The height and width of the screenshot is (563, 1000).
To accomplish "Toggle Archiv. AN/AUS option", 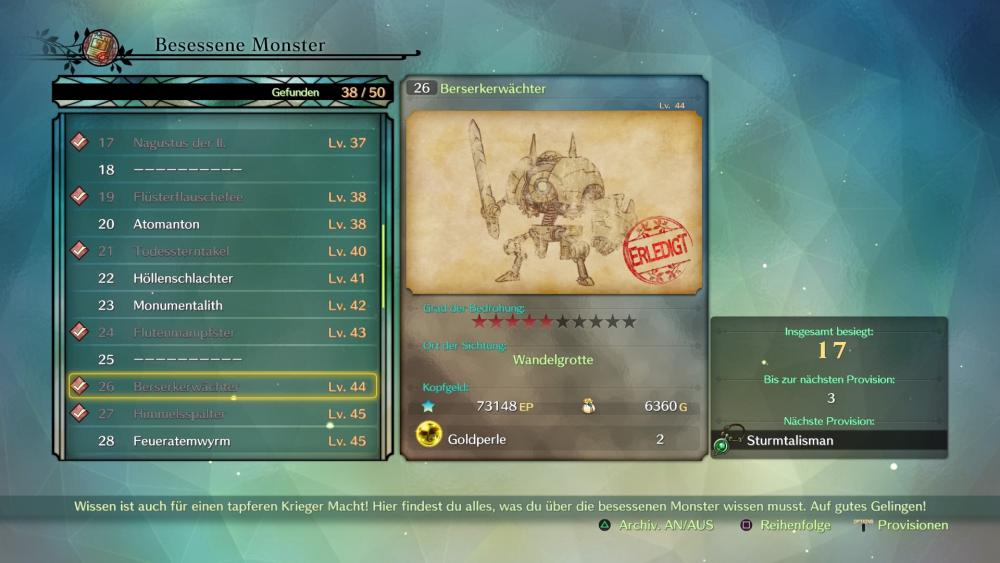I will click(x=657, y=525).
